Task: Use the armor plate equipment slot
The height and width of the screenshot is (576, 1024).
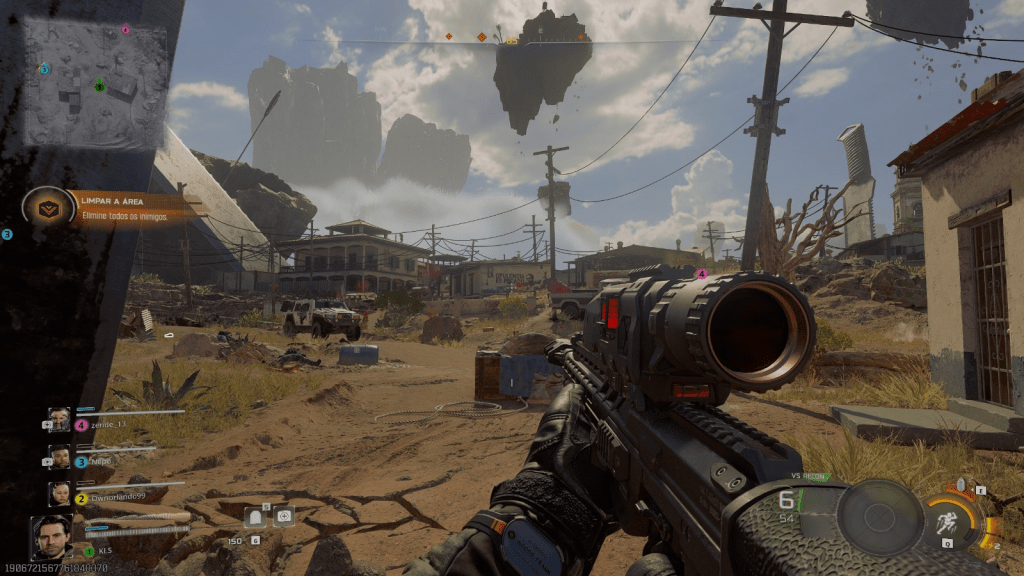Action: 254,516
